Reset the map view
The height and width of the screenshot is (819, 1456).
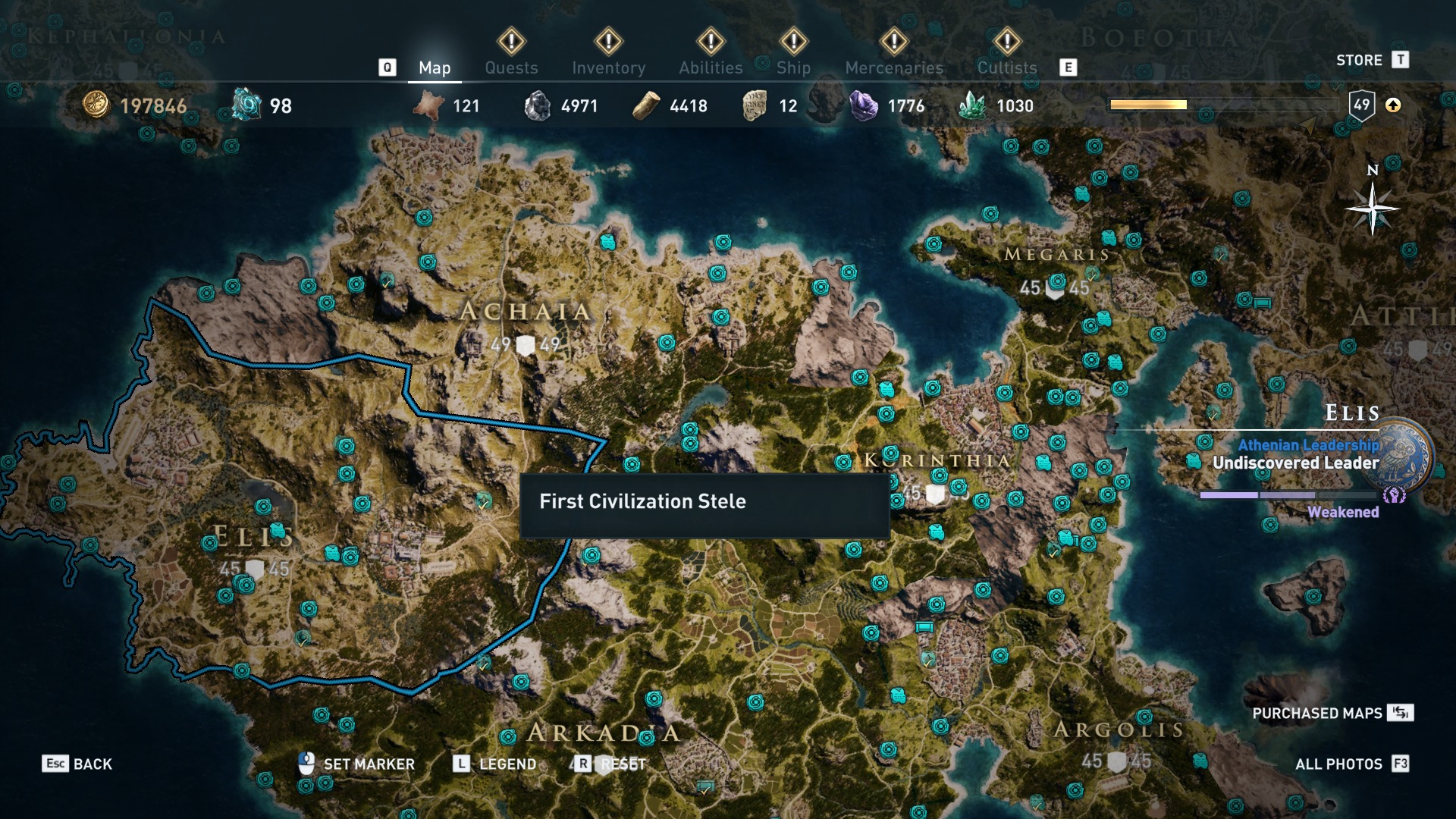coord(611,764)
